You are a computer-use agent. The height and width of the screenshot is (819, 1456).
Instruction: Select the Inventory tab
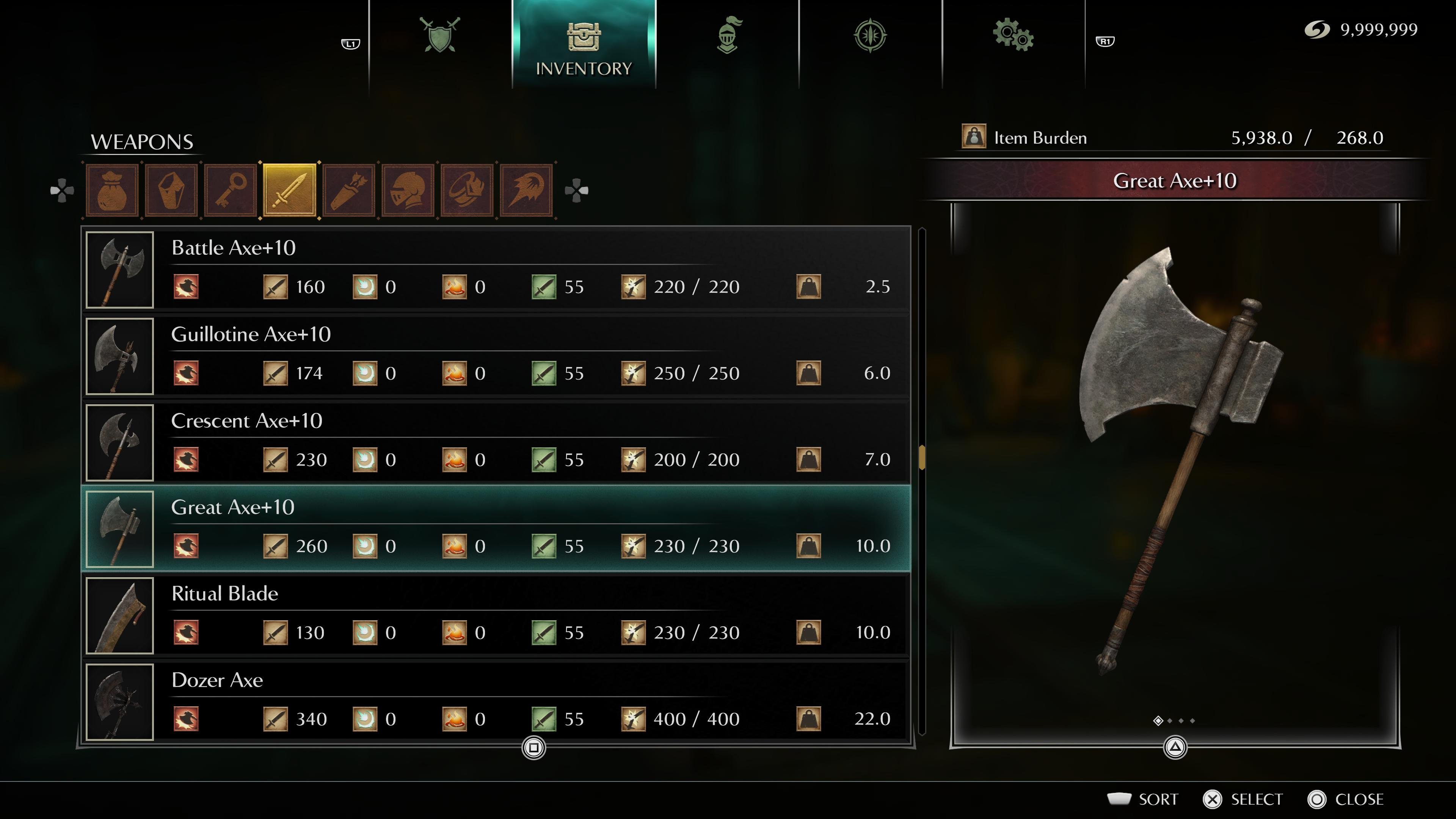[583, 45]
